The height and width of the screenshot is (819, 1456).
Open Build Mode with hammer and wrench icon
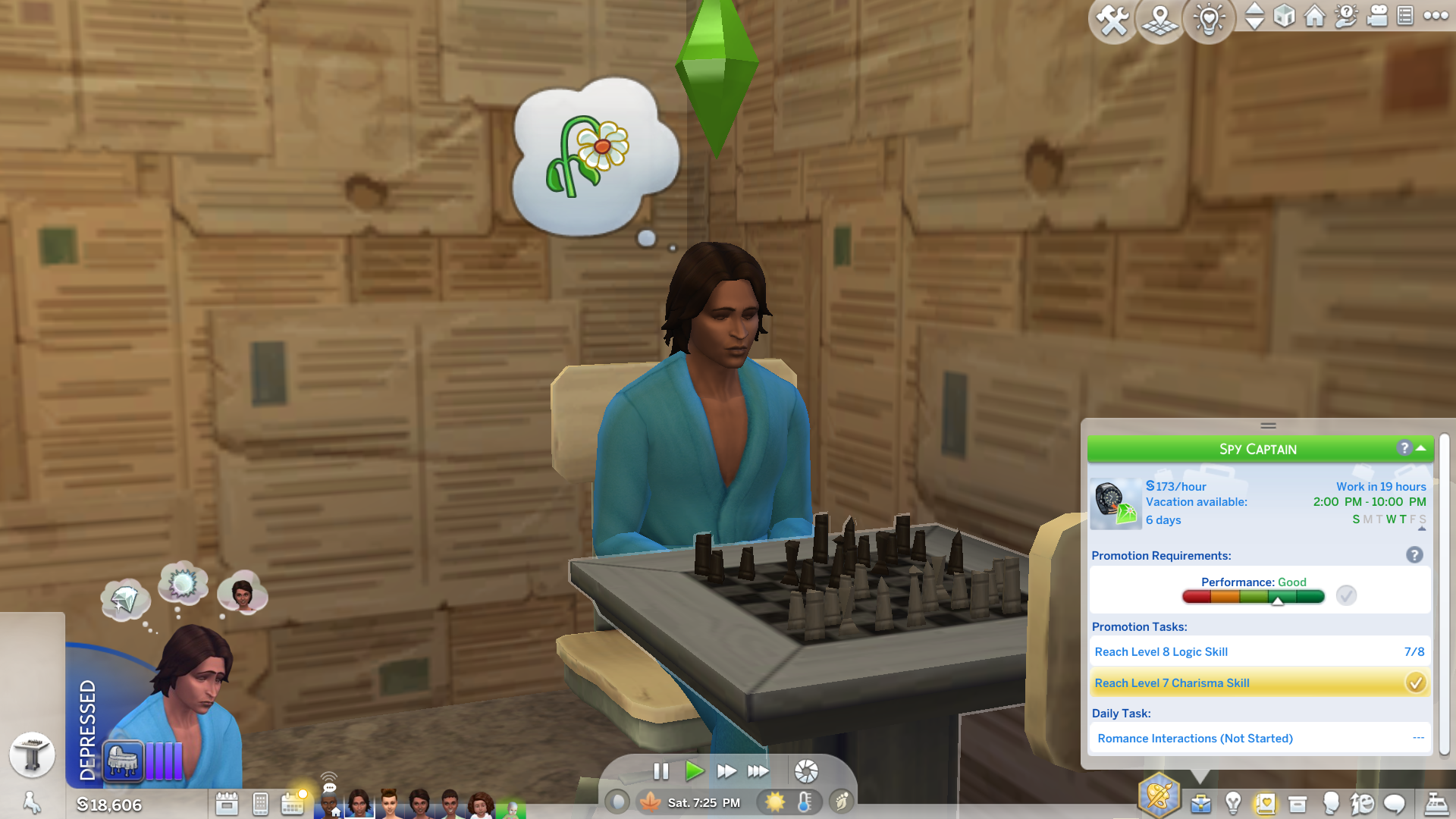click(x=1112, y=20)
